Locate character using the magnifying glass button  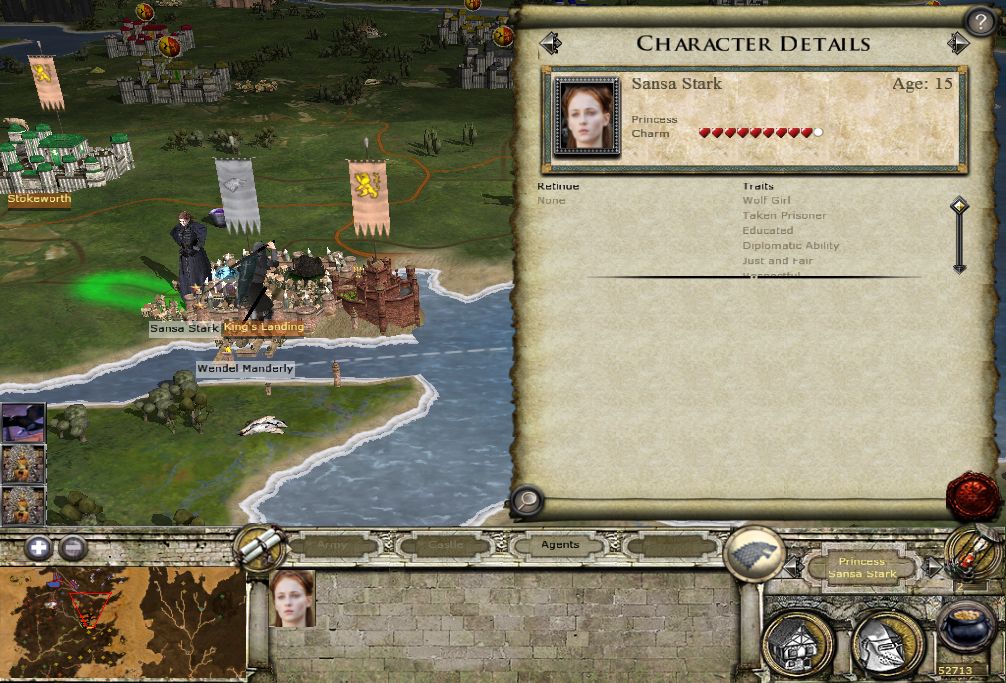[526, 501]
